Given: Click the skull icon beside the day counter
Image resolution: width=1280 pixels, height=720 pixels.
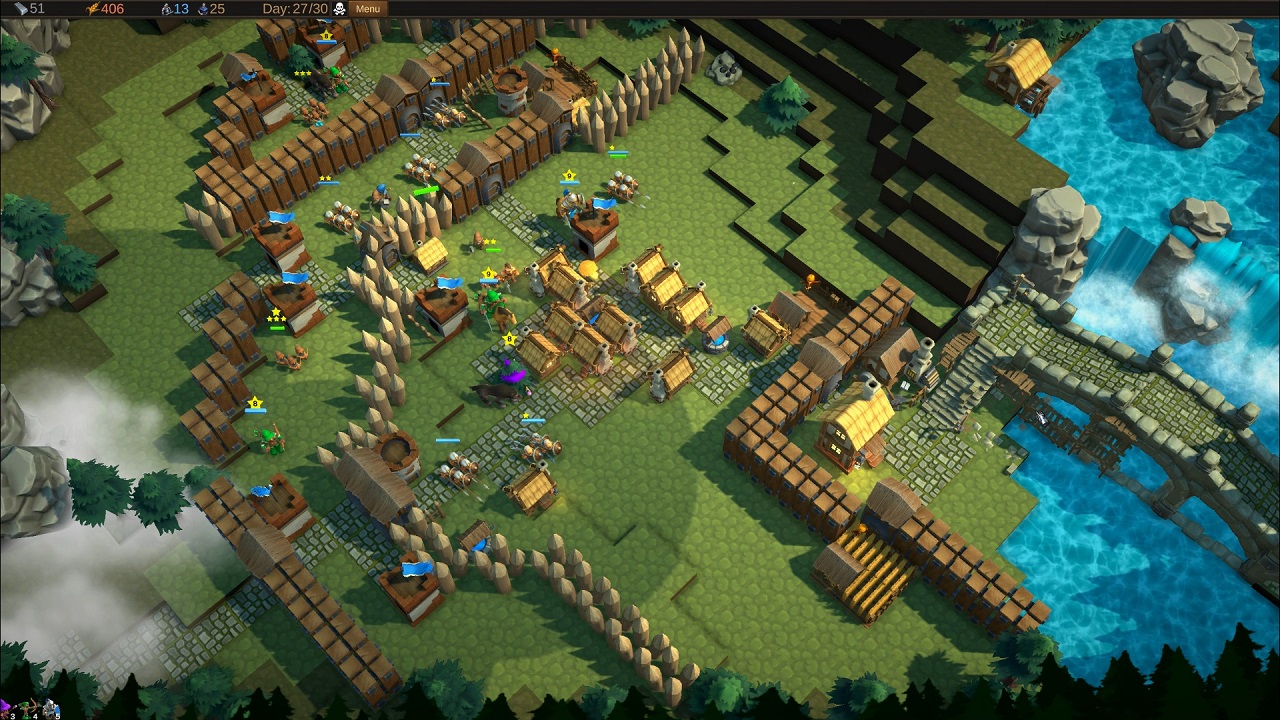Looking at the screenshot, I should (340, 9).
